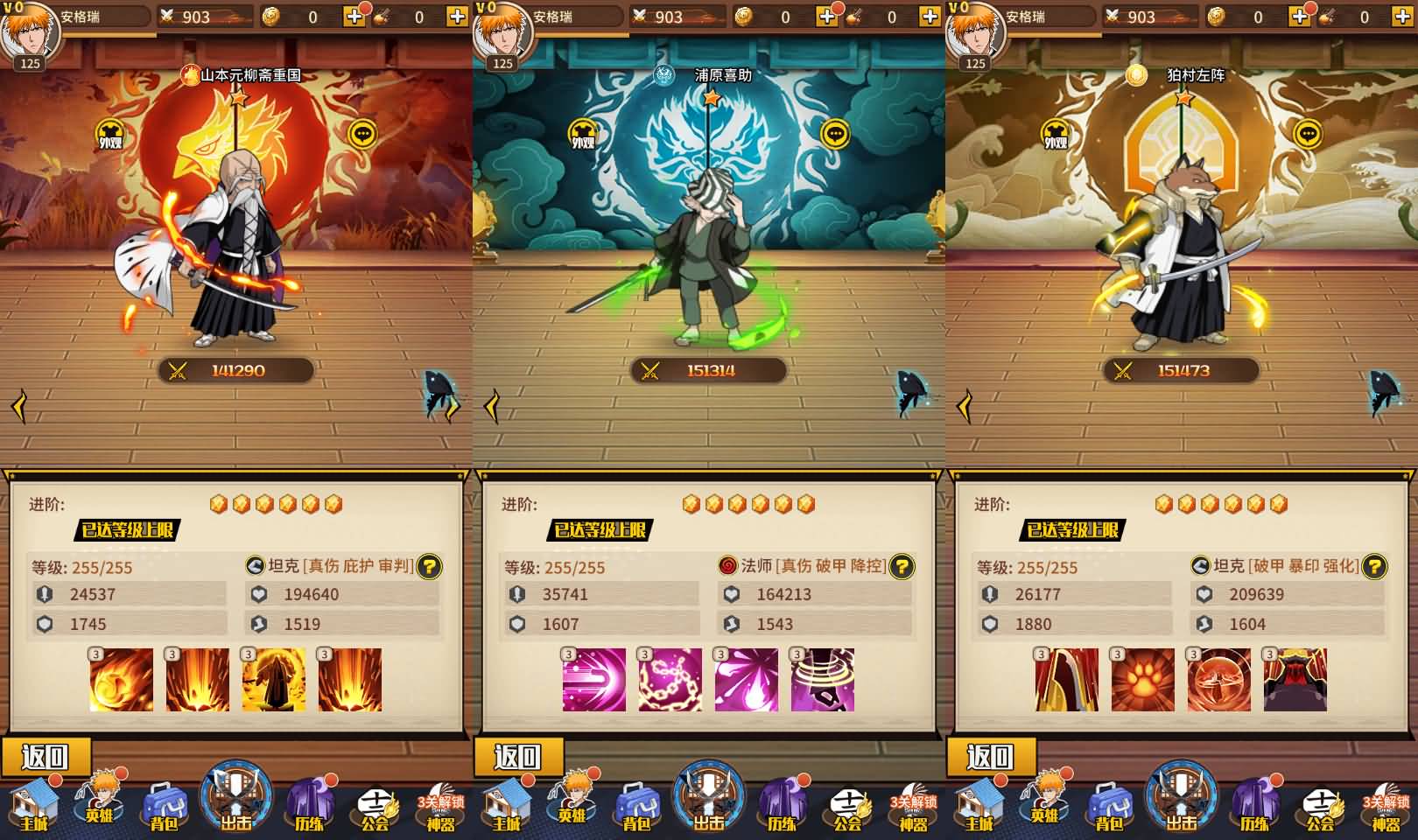This screenshot has height=840, width=1418.
Task: Tap the 出击 (attack) icon
Action: point(235,799)
